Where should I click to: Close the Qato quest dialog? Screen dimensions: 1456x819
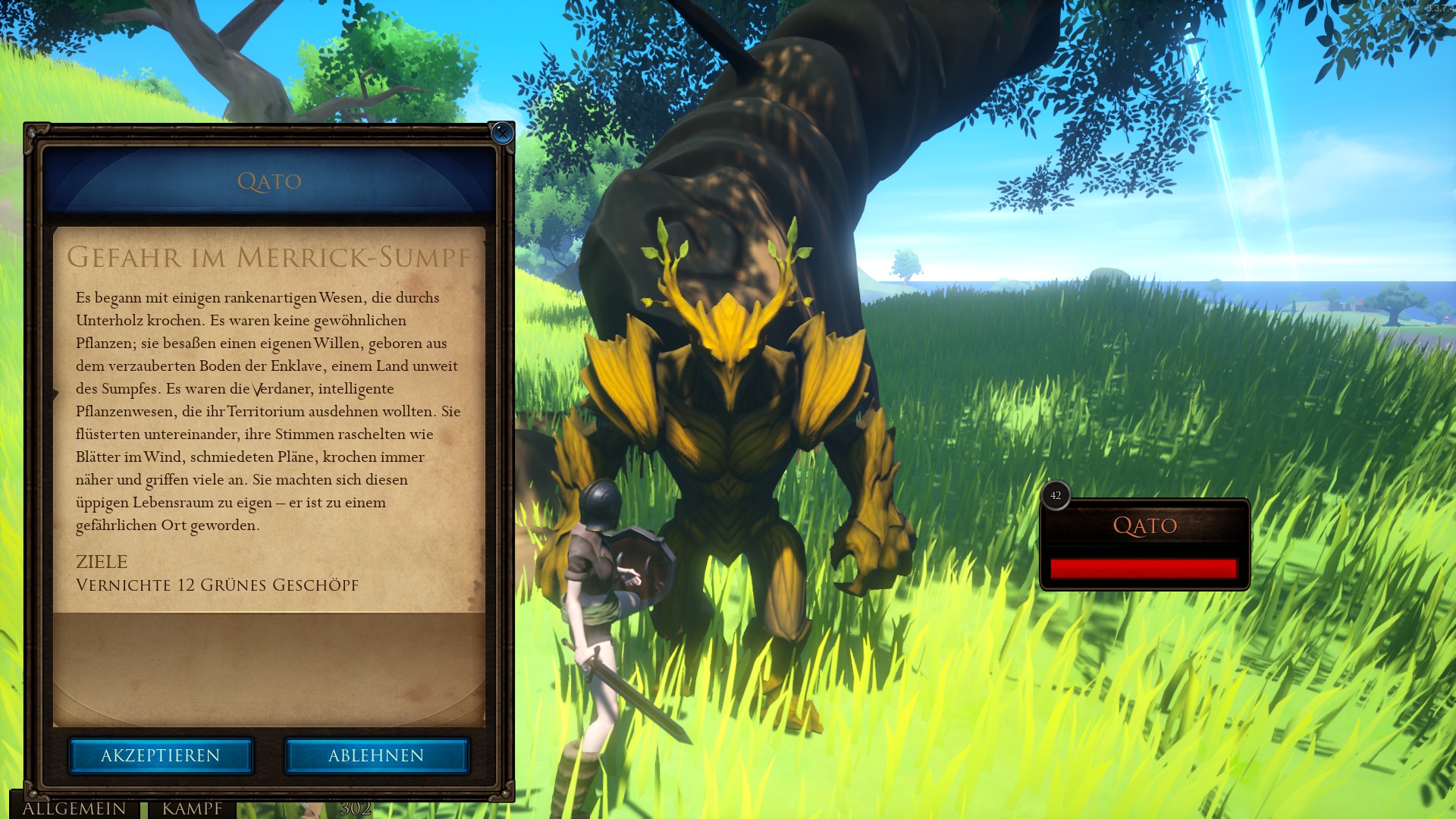[501, 133]
